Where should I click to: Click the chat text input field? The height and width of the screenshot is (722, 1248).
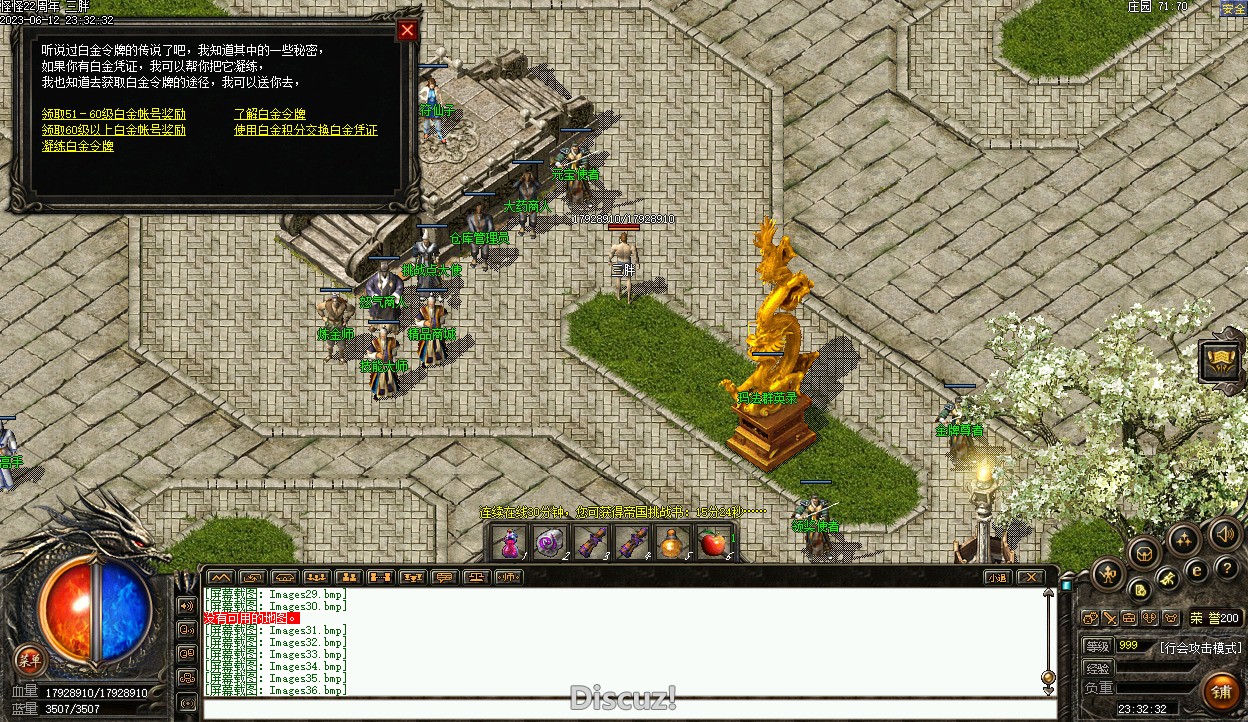(x=620, y=709)
